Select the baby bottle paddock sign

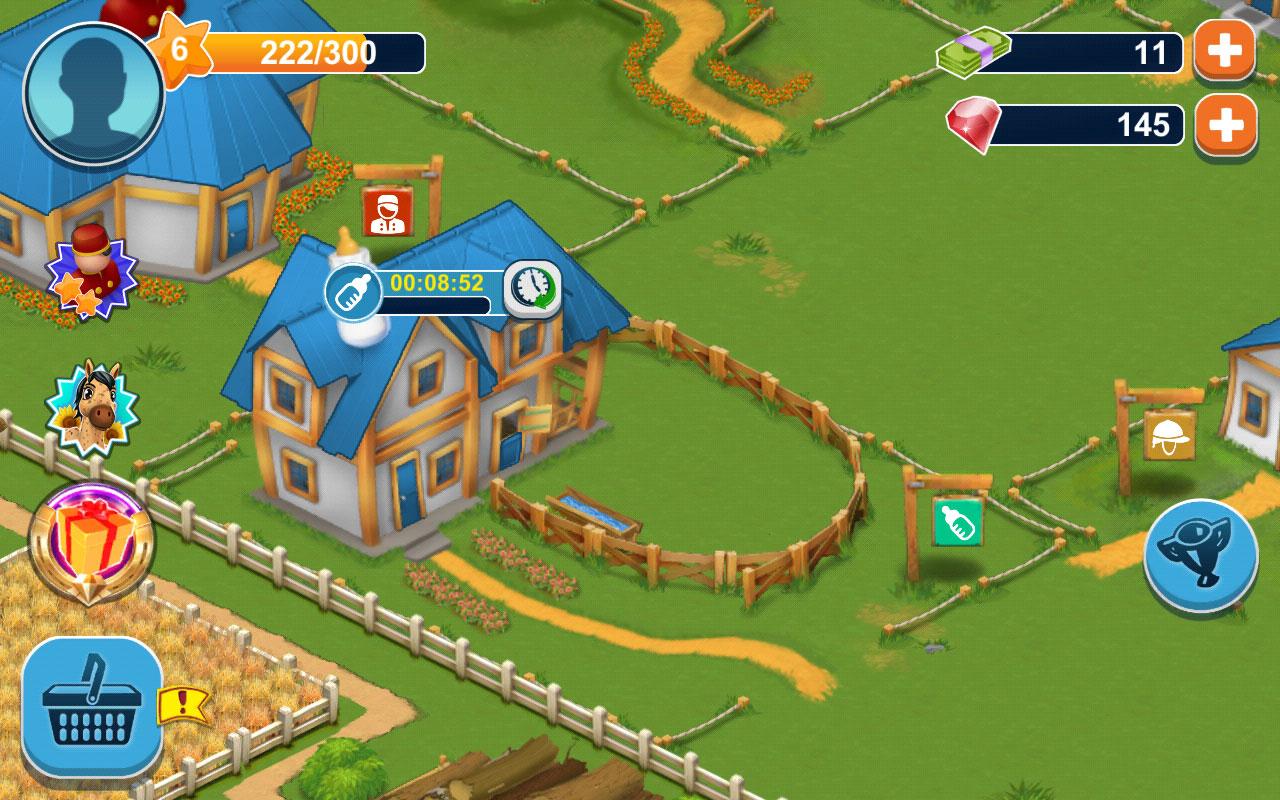955,520
